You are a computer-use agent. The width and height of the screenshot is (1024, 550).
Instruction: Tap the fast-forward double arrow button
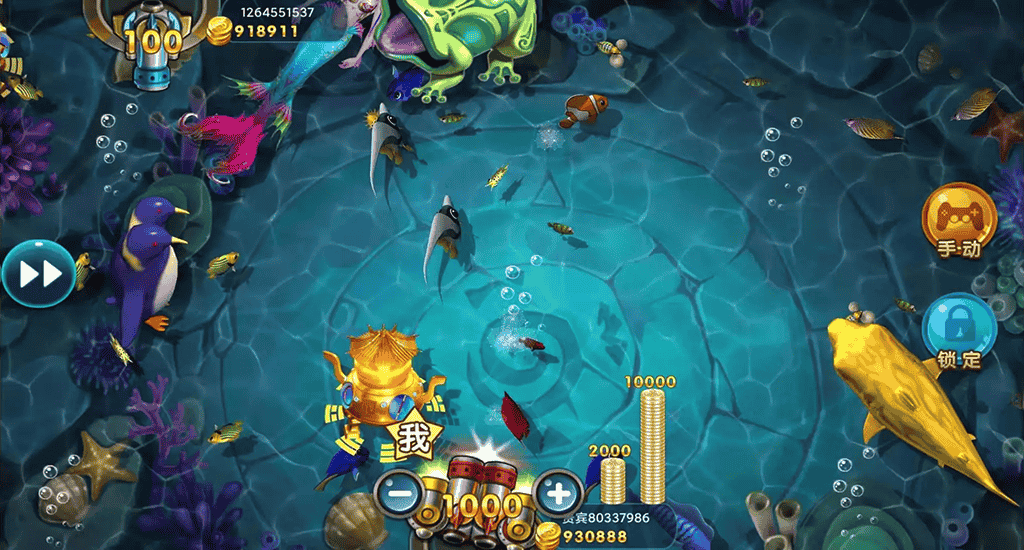tap(38, 273)
